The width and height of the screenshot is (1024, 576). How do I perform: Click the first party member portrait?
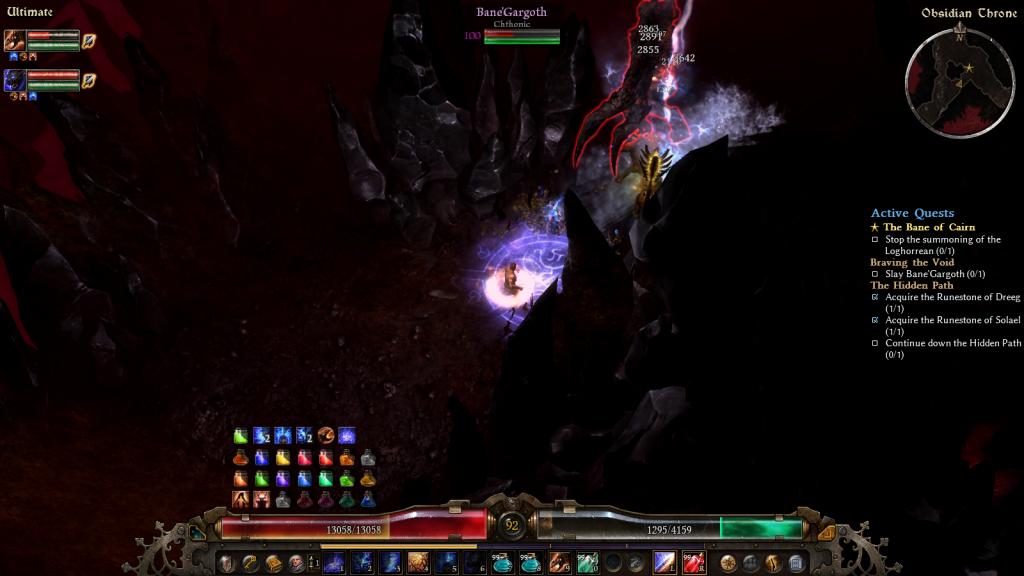click(16, 41)
